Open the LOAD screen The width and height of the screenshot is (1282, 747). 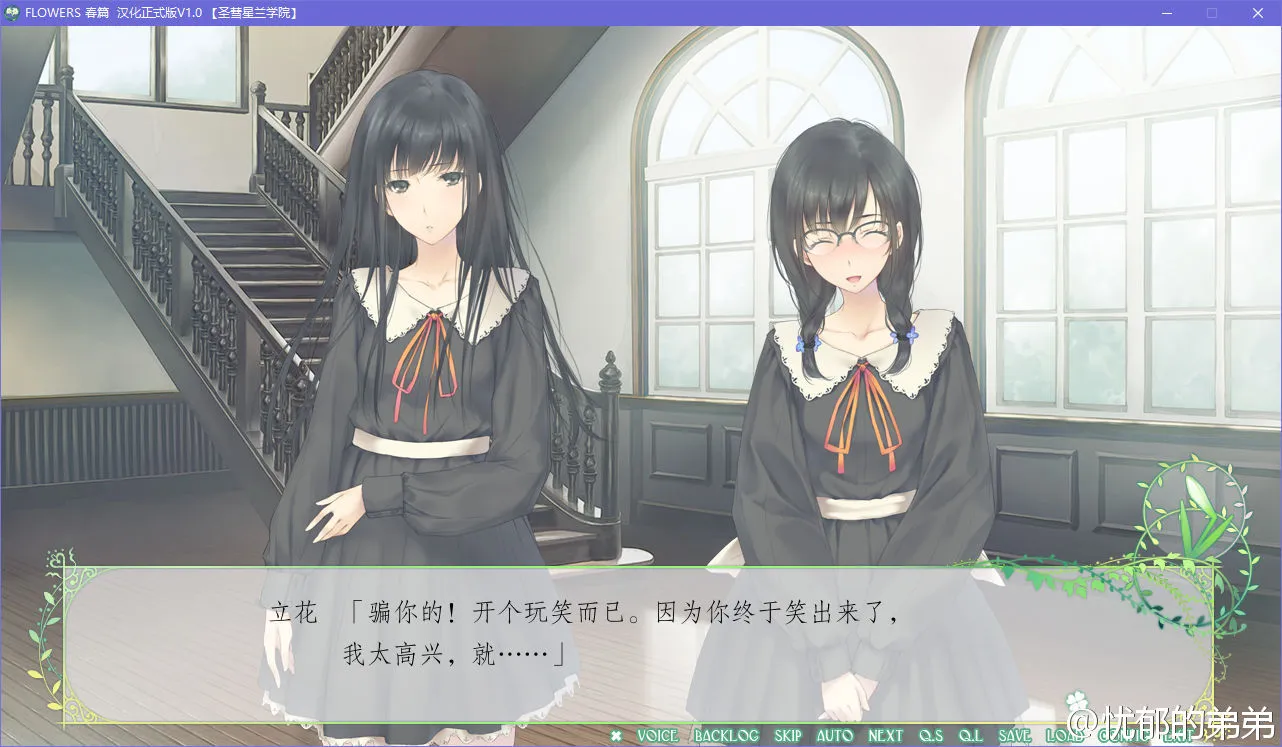click(1063, 736)
